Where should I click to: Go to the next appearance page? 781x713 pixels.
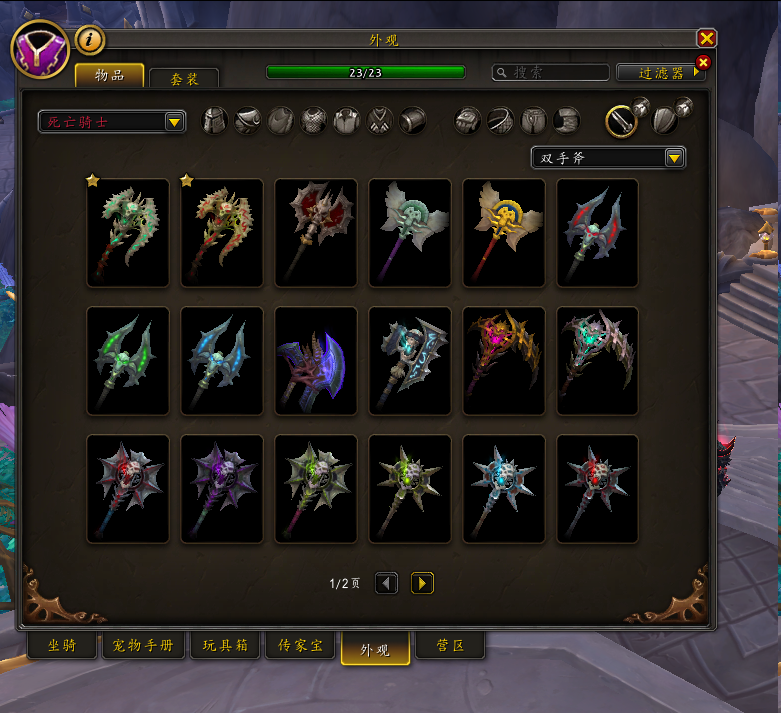coord(422,583)
